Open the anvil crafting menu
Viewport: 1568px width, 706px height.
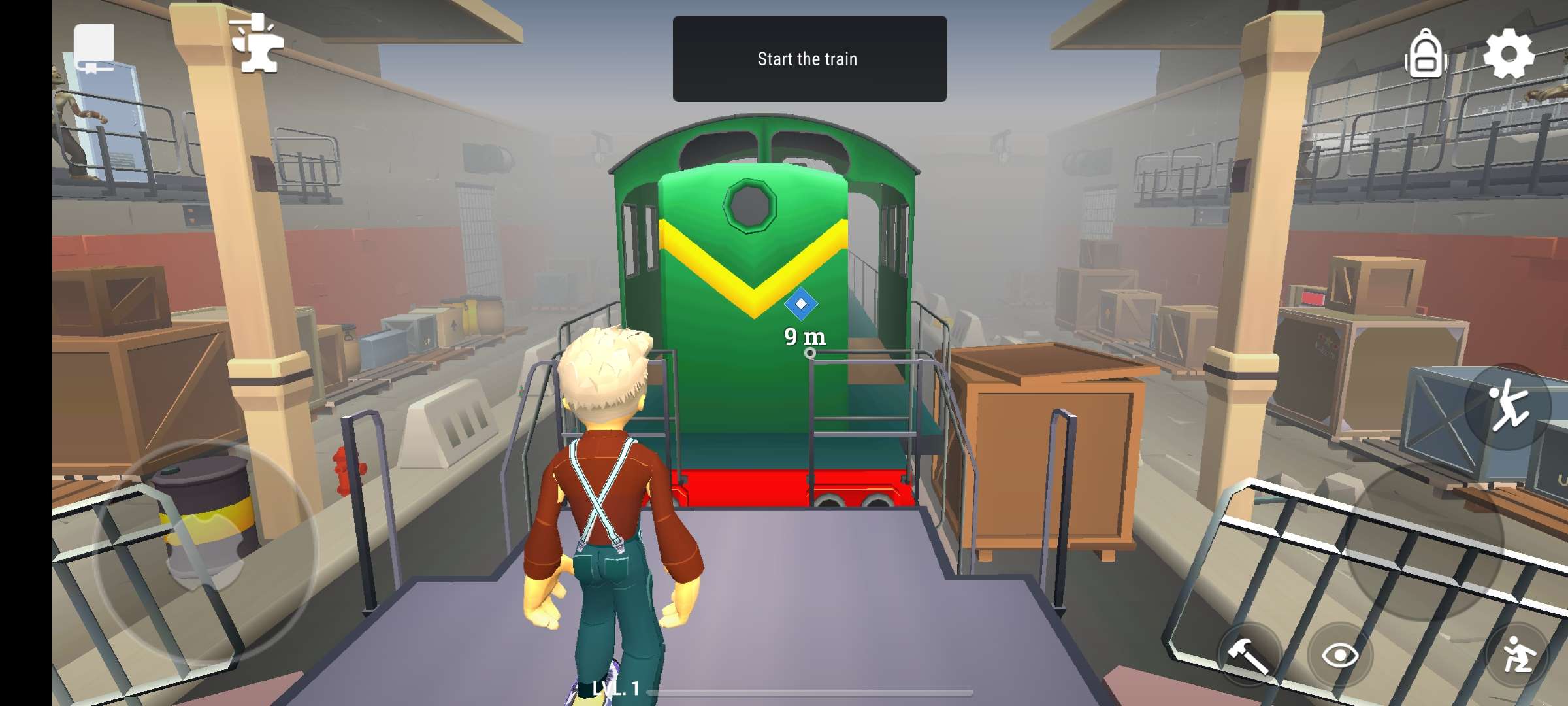click(x=257, y=44)
